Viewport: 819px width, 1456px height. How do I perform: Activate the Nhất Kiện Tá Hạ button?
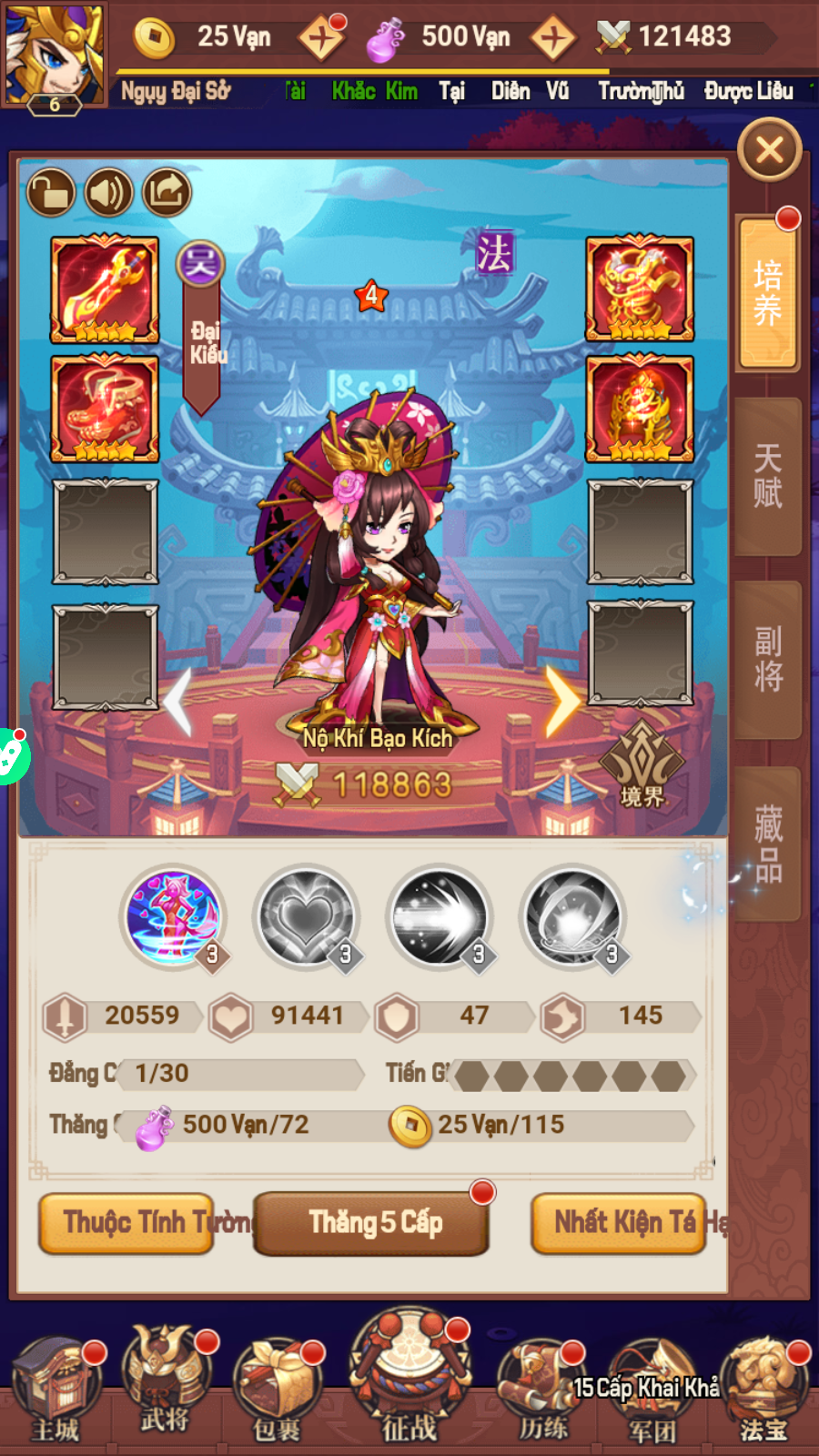[x=619, y=1223]
